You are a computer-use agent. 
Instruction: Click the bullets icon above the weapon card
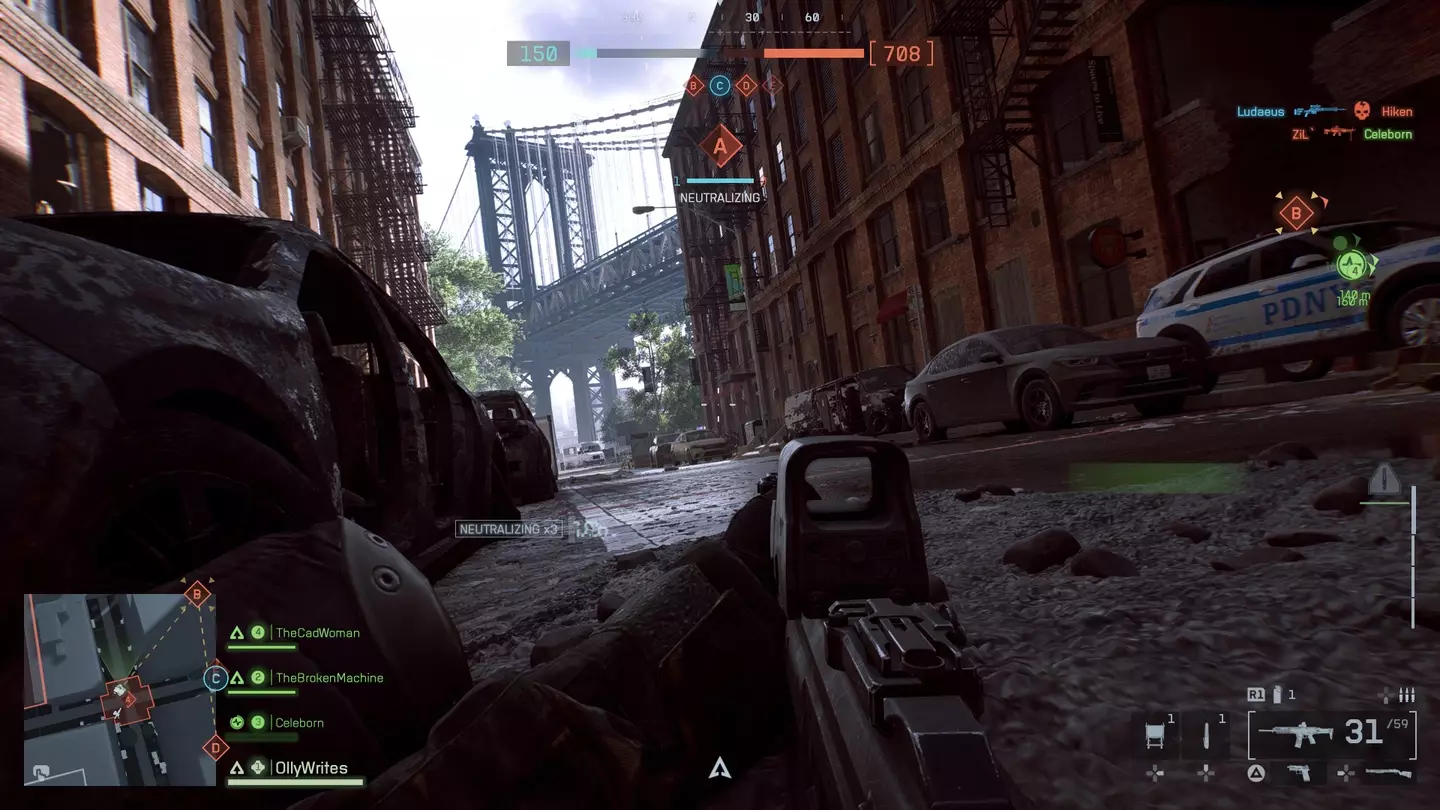[x=1405, y=695]
